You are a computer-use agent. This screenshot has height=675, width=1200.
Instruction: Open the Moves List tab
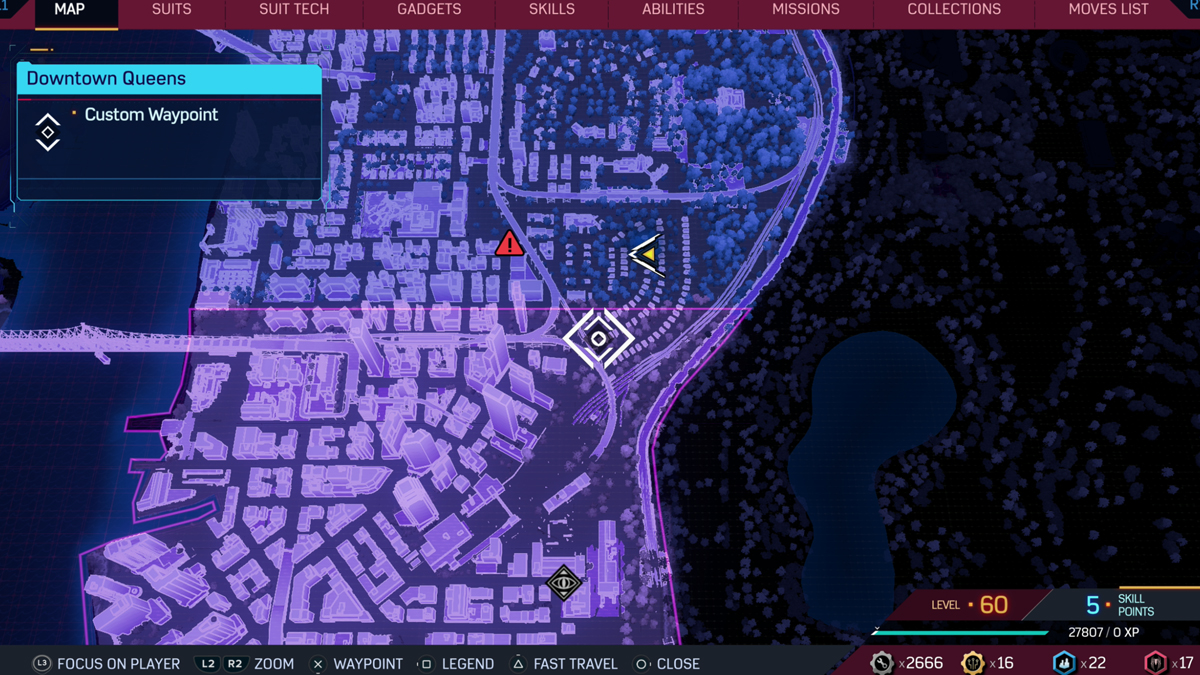point(1108,10)
